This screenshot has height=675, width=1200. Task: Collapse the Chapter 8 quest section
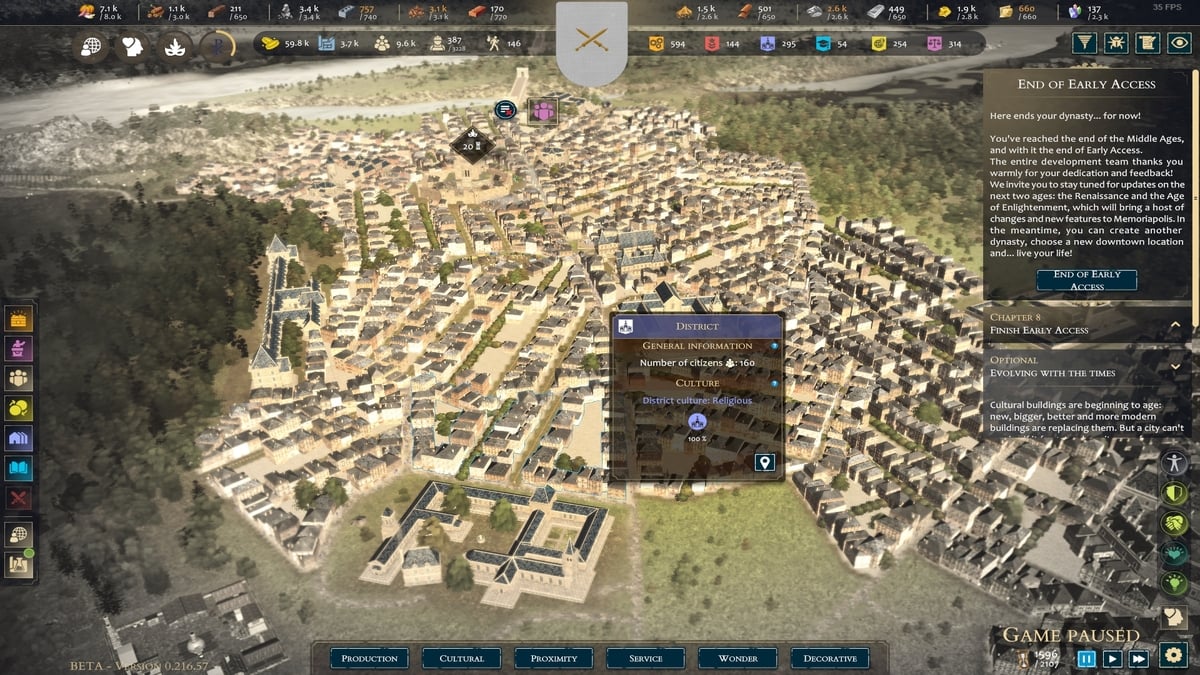[1175, 324]
